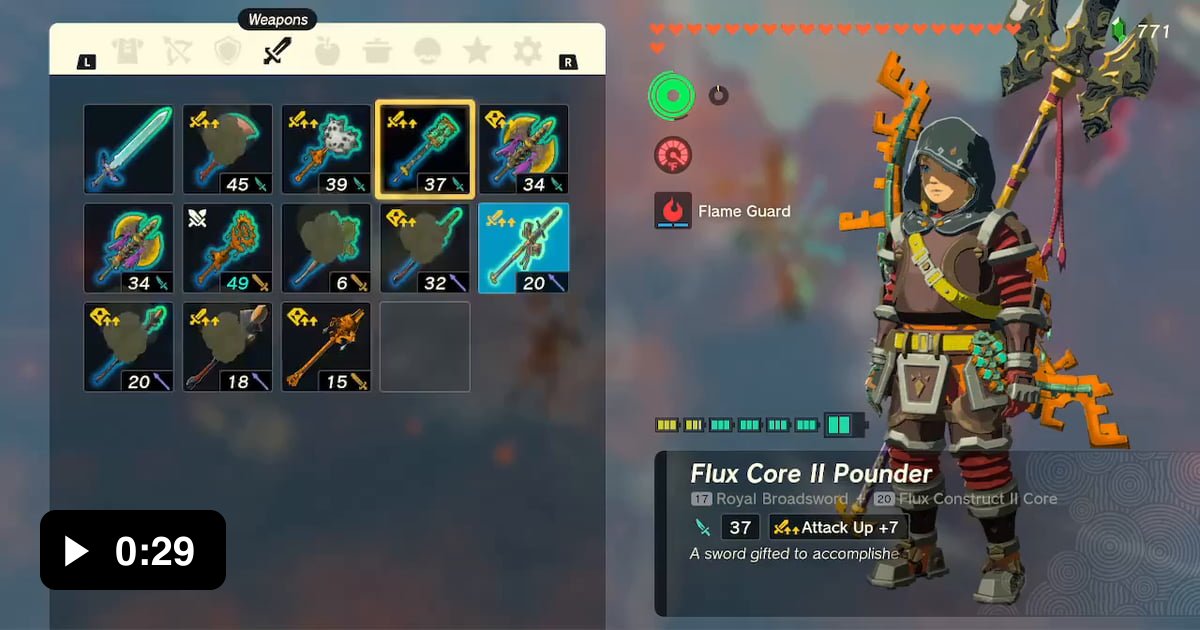Open the bows and arrows tab

coord(178,51)
